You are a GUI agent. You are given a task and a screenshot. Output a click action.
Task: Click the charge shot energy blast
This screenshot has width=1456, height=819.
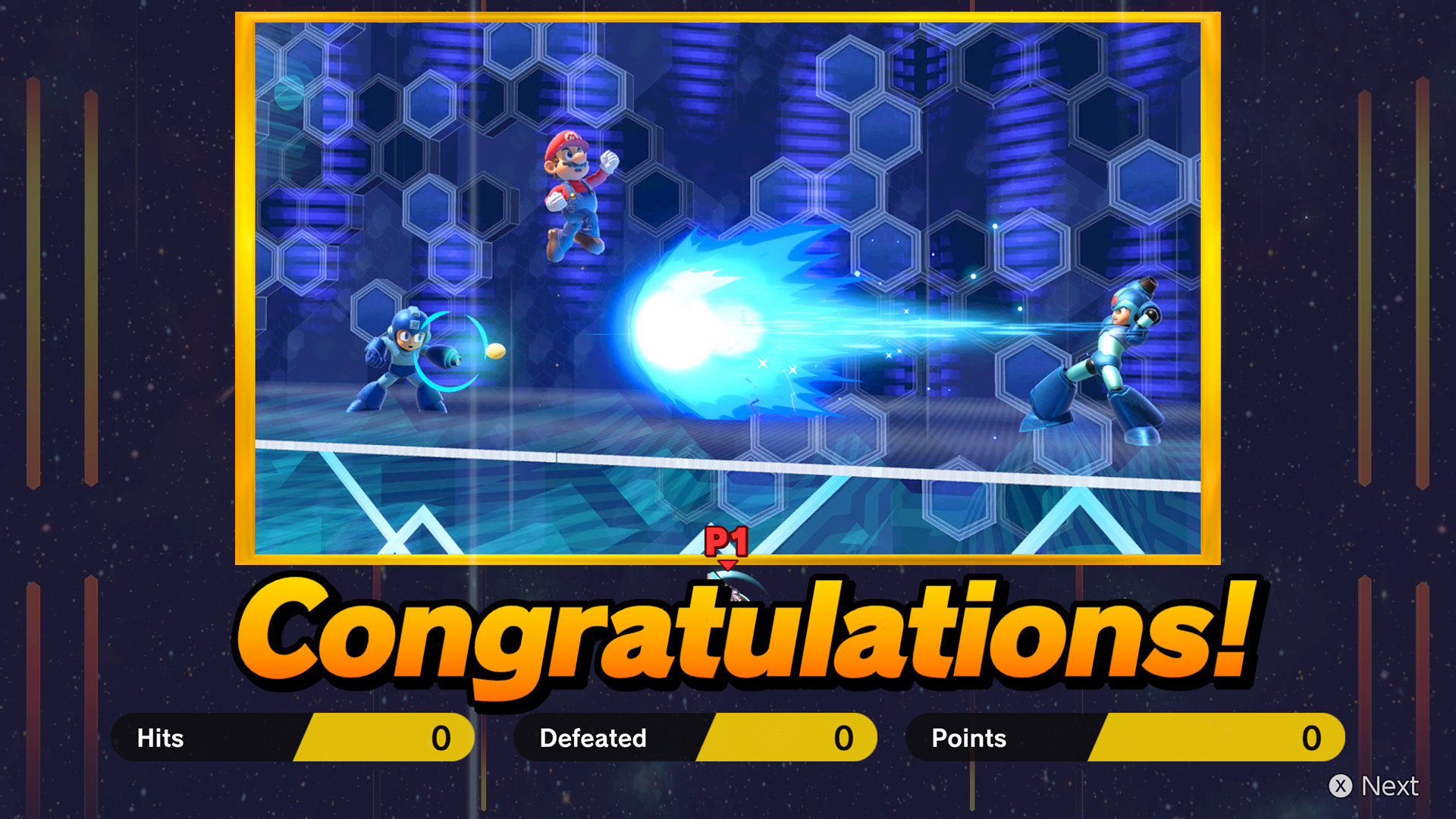click(x=705, y=326)
